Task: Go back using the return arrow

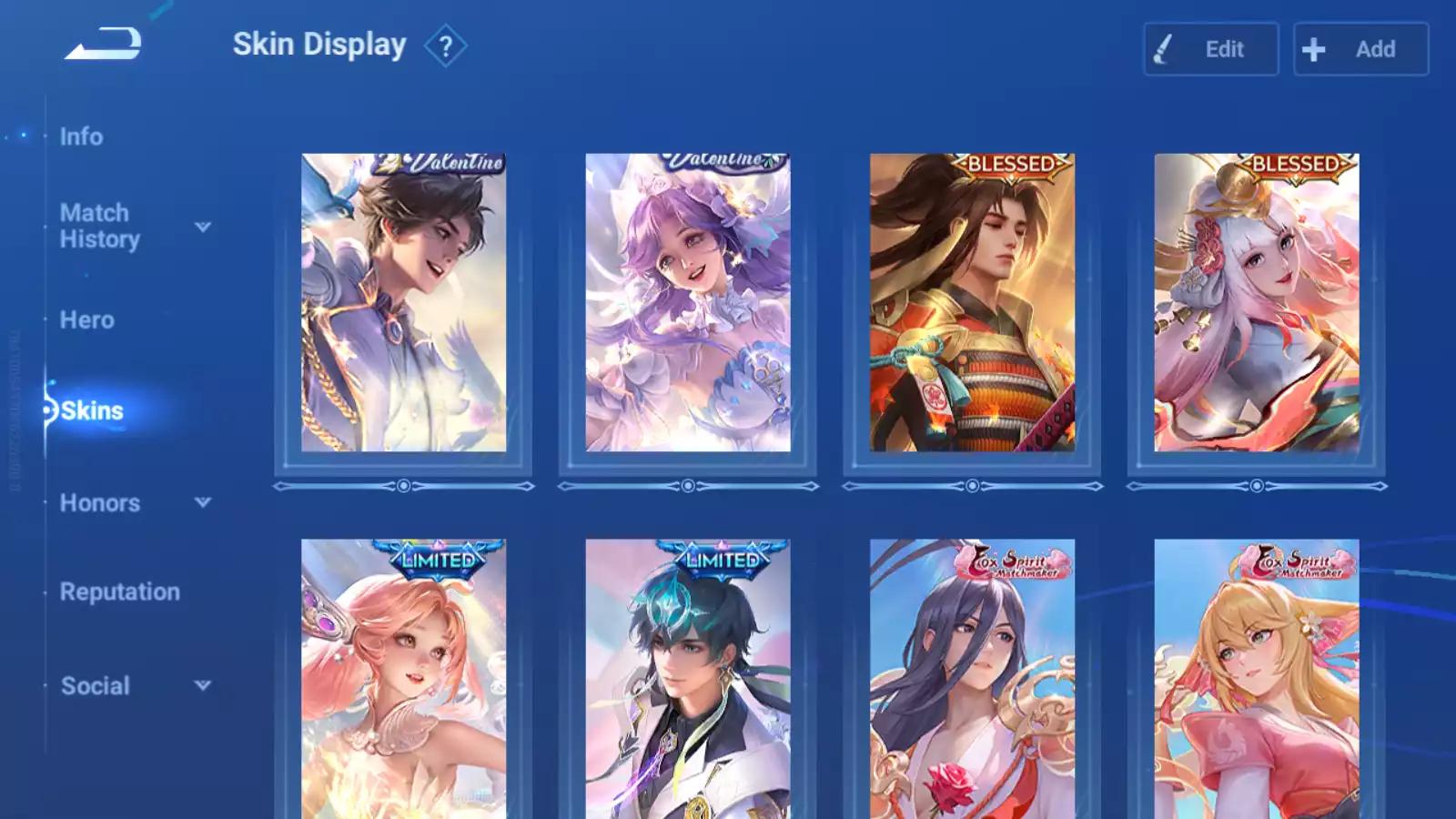Action: point(103,44)
